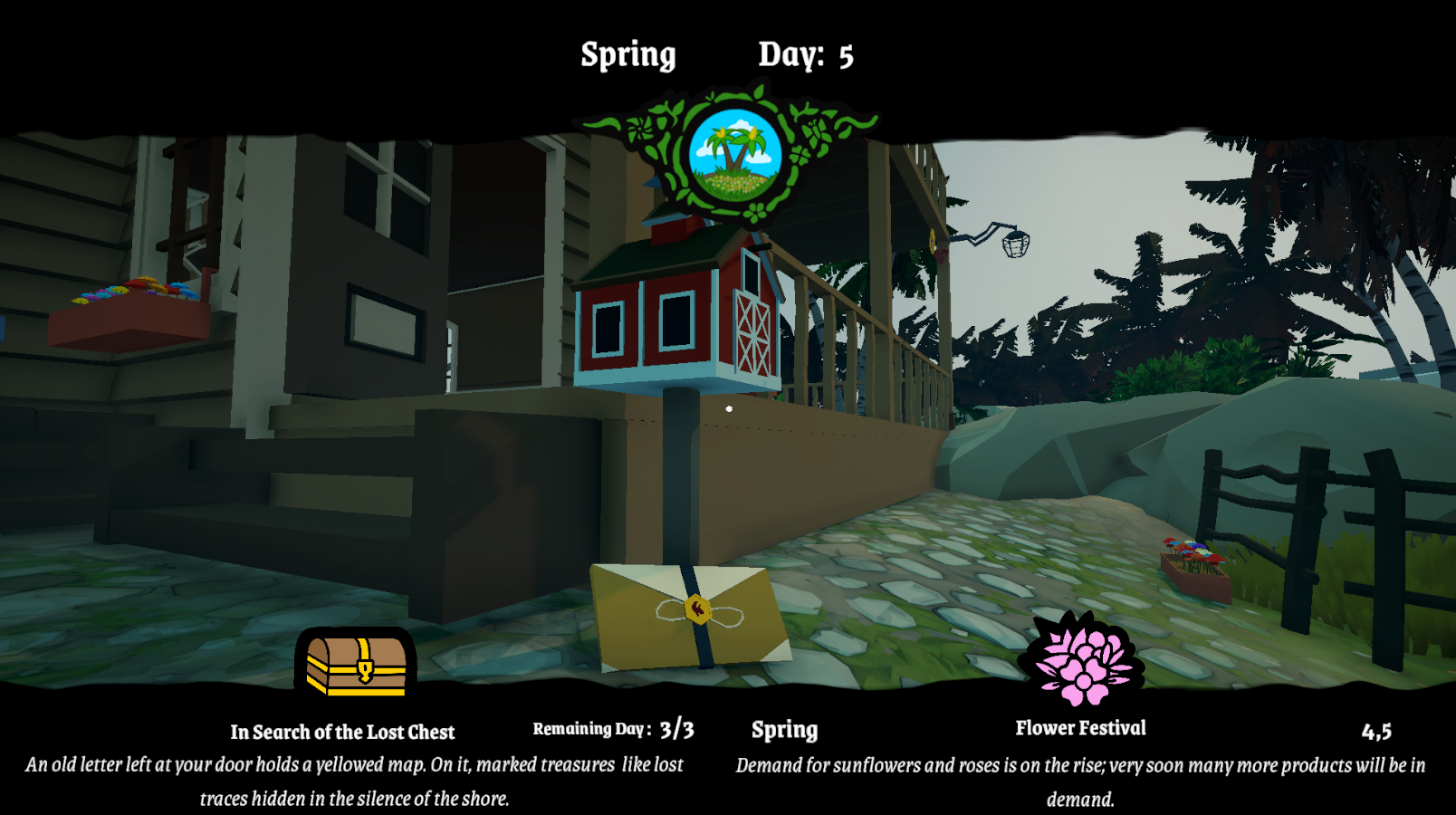This screenshot has width=1456, height=815.
Task: Open the Flower Festival menu entry
Action: [1079, 728]
